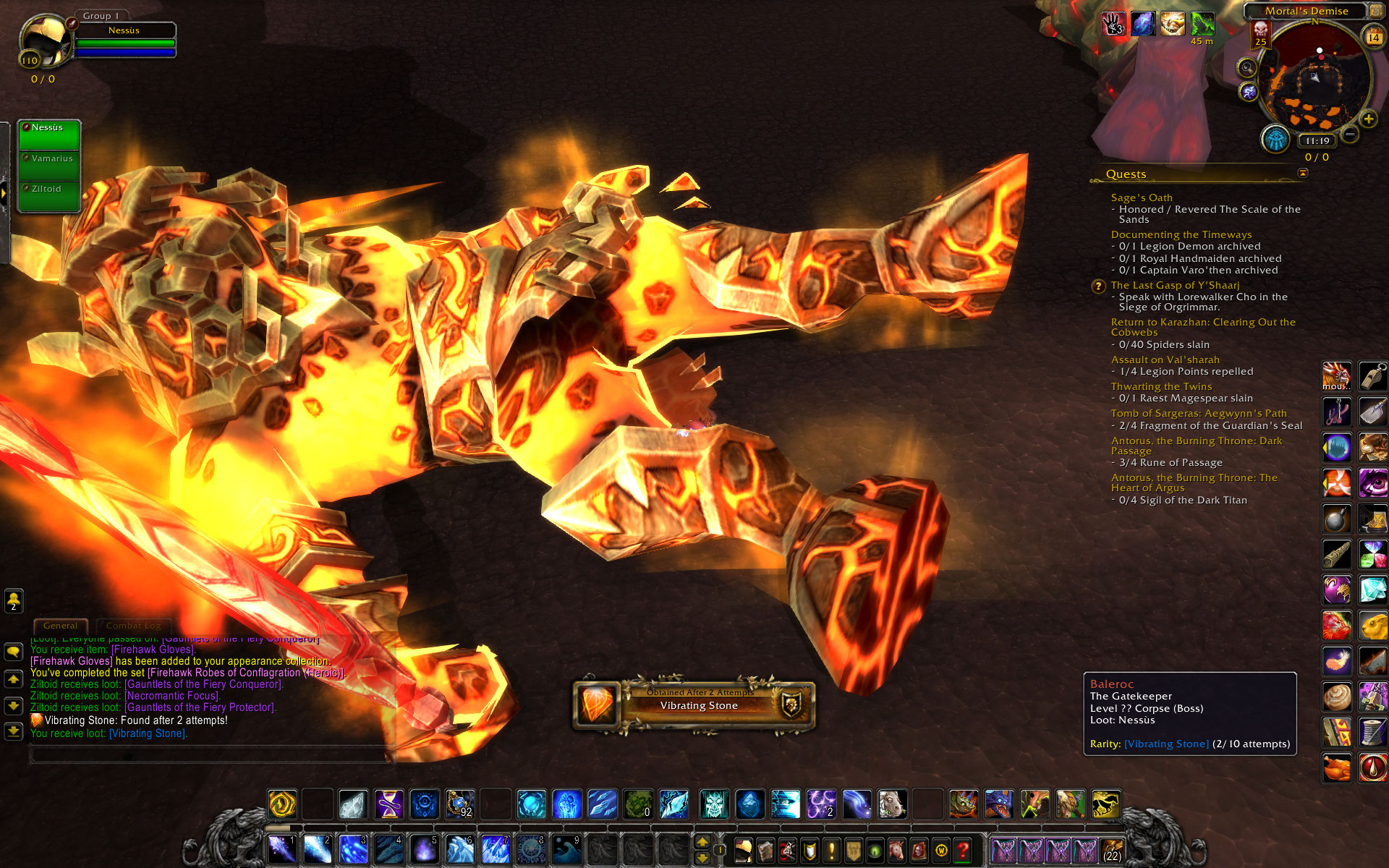Switch to the Combat Log chat tab
This screenshot has width=1389, height=868.
tap(133, 626)
